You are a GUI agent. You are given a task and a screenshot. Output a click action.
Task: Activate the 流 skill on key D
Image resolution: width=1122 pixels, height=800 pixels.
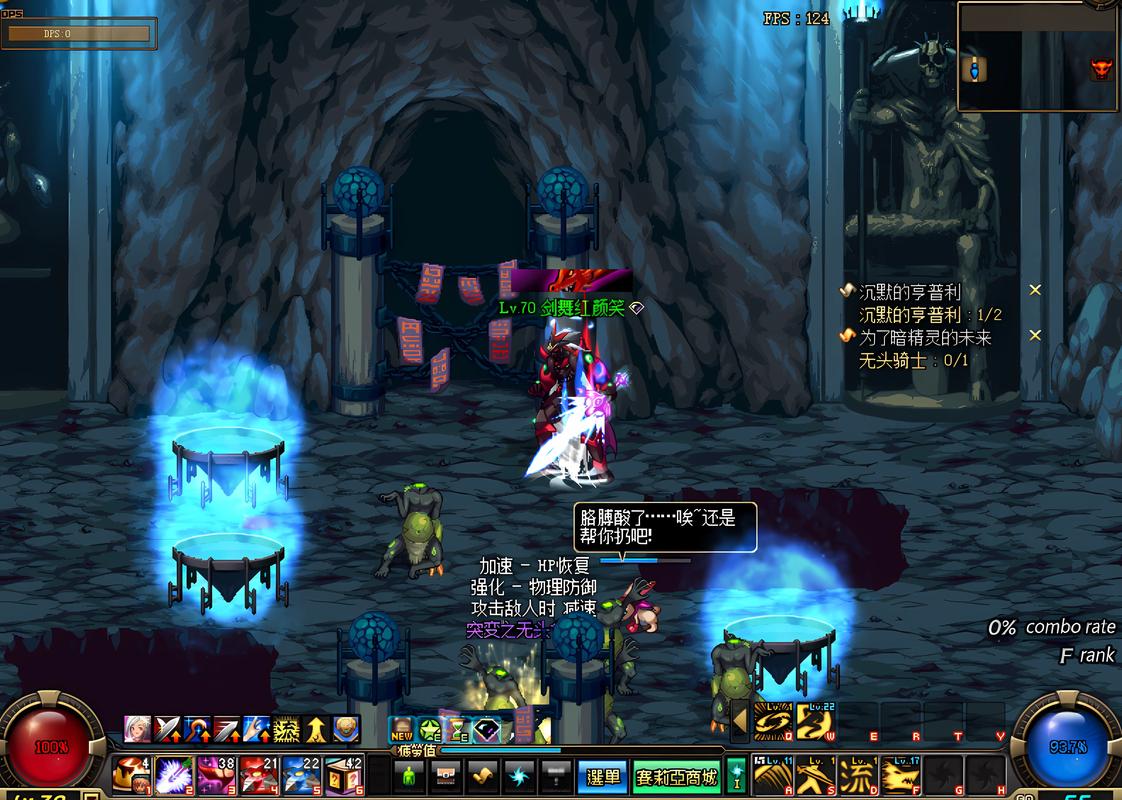click(x=857, y=775)
